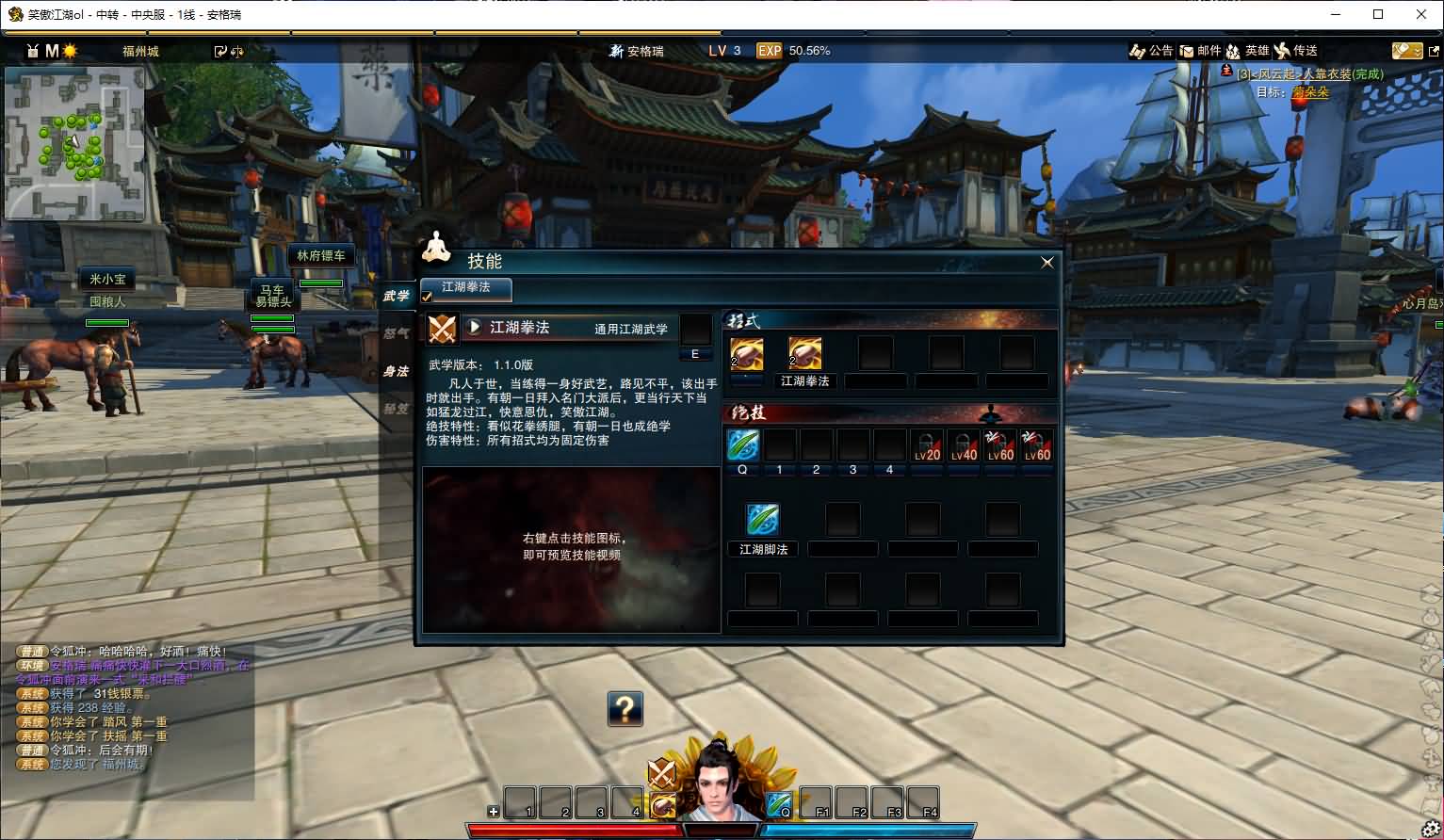1444x840 pixels.
Task: Toggle the M minimap marker button
Action: click(x=51, y=52)
